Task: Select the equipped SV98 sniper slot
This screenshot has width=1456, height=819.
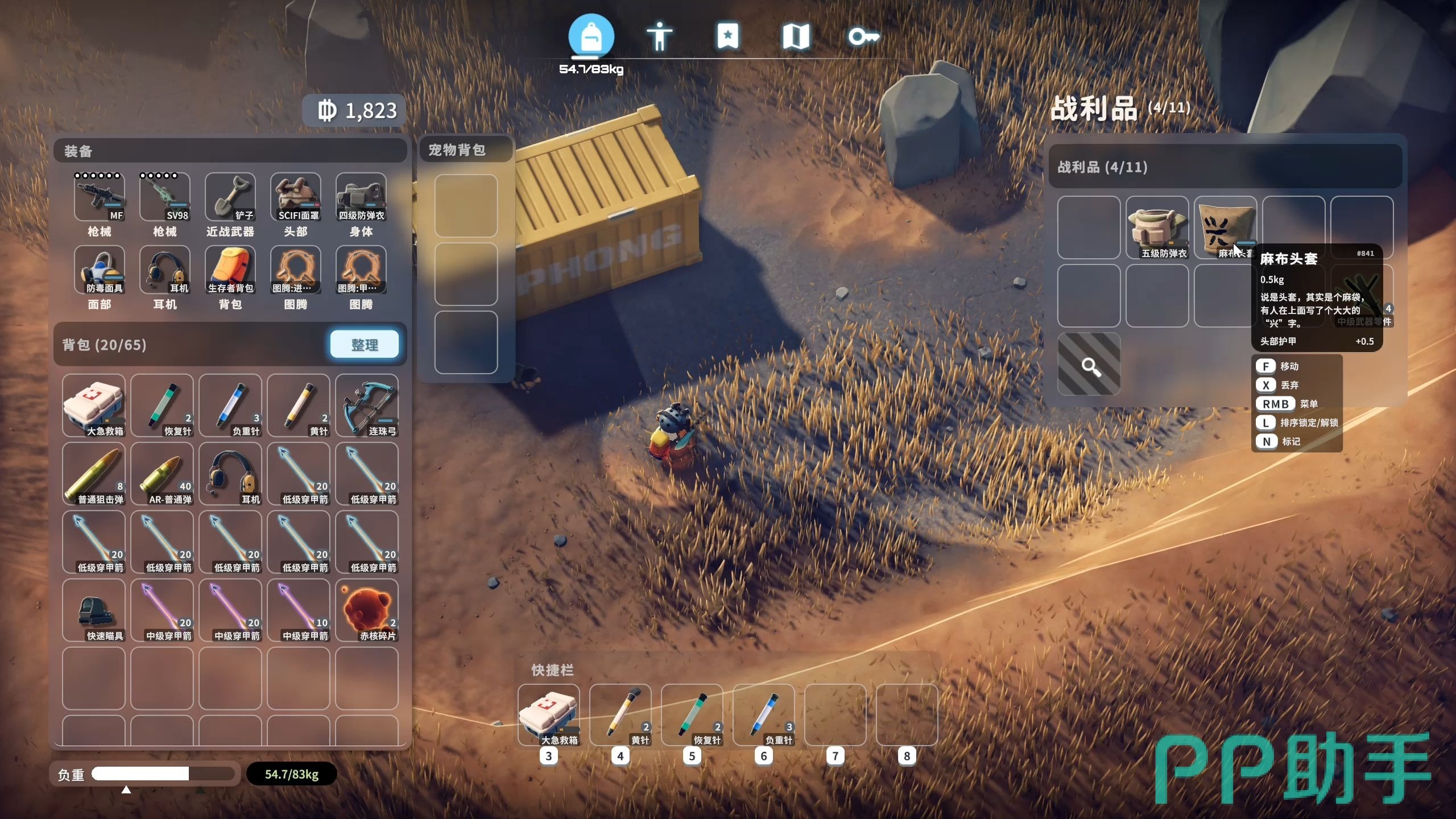Action: [x=165, y=197]
